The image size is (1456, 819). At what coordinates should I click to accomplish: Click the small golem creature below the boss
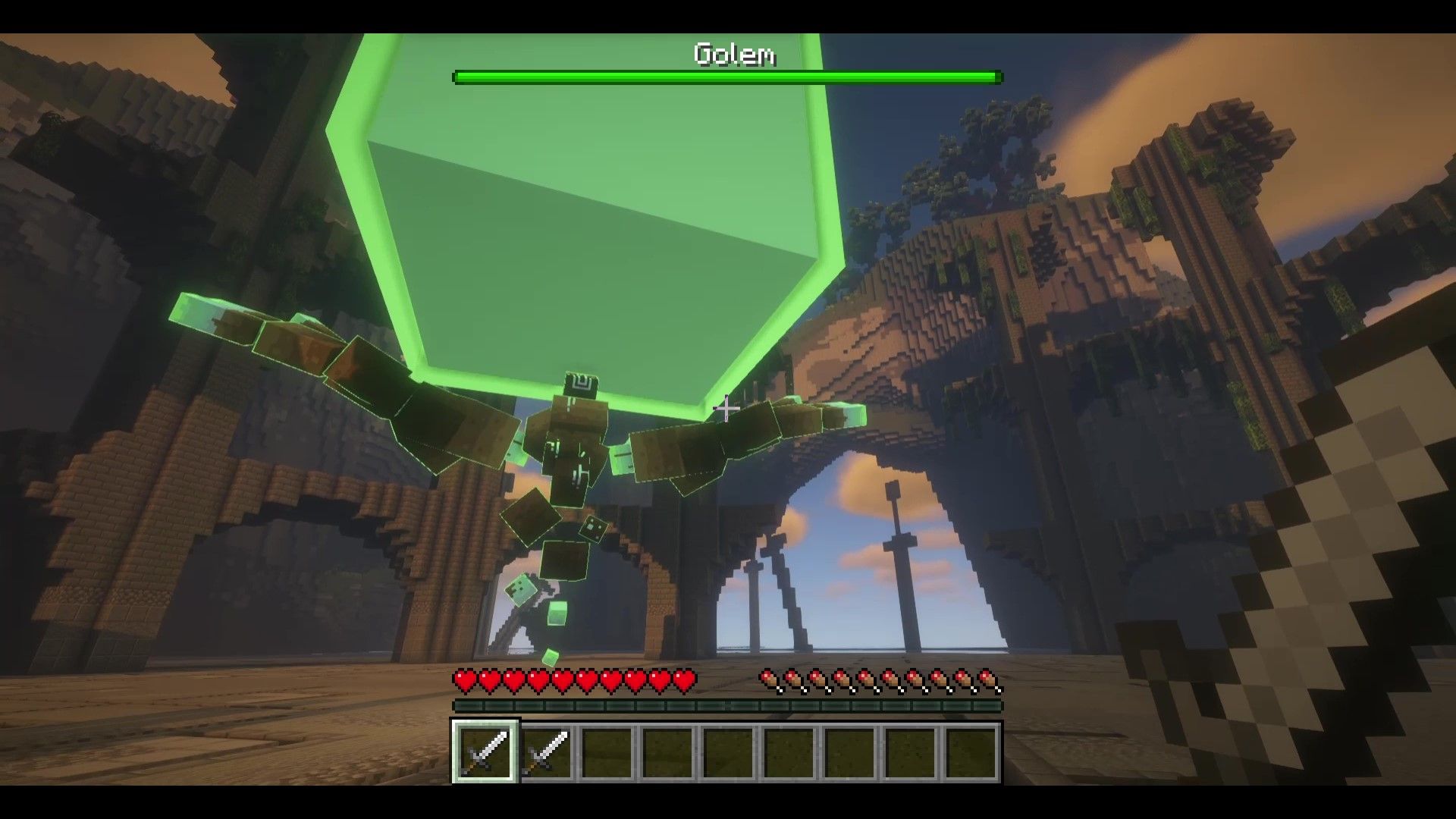(522, 591)
